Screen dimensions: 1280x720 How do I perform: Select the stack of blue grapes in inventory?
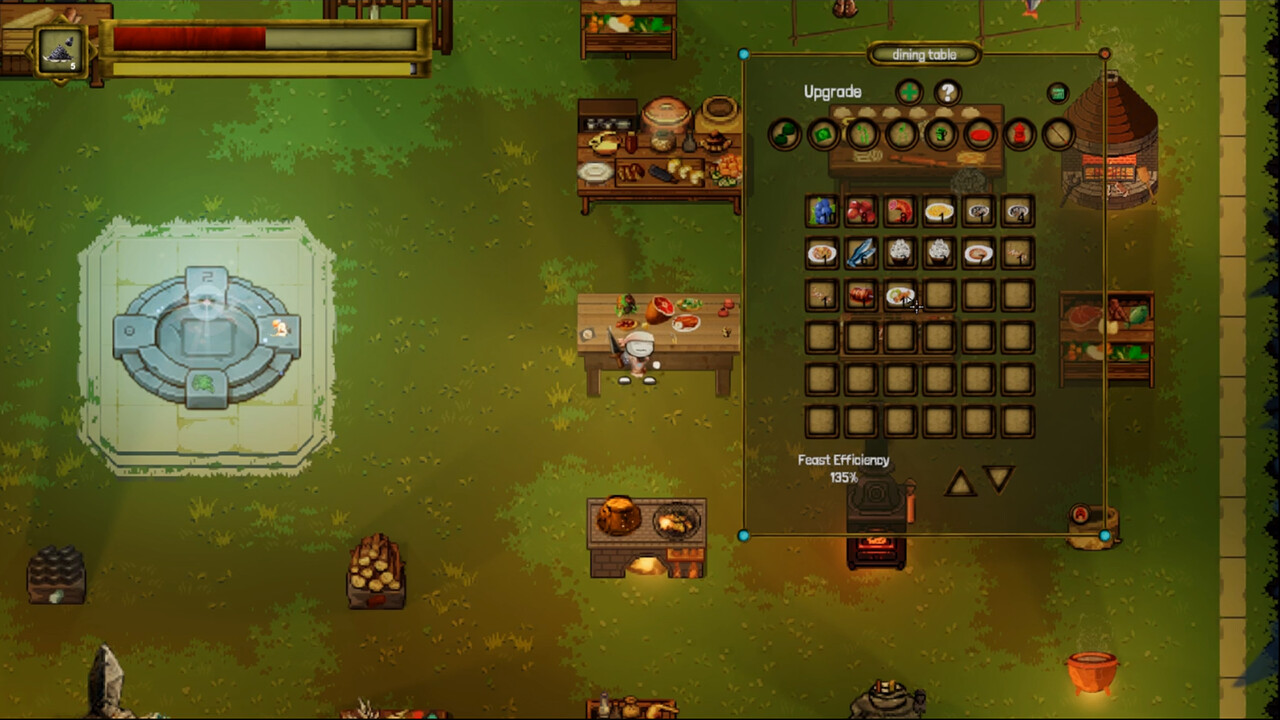coord(822,212)
